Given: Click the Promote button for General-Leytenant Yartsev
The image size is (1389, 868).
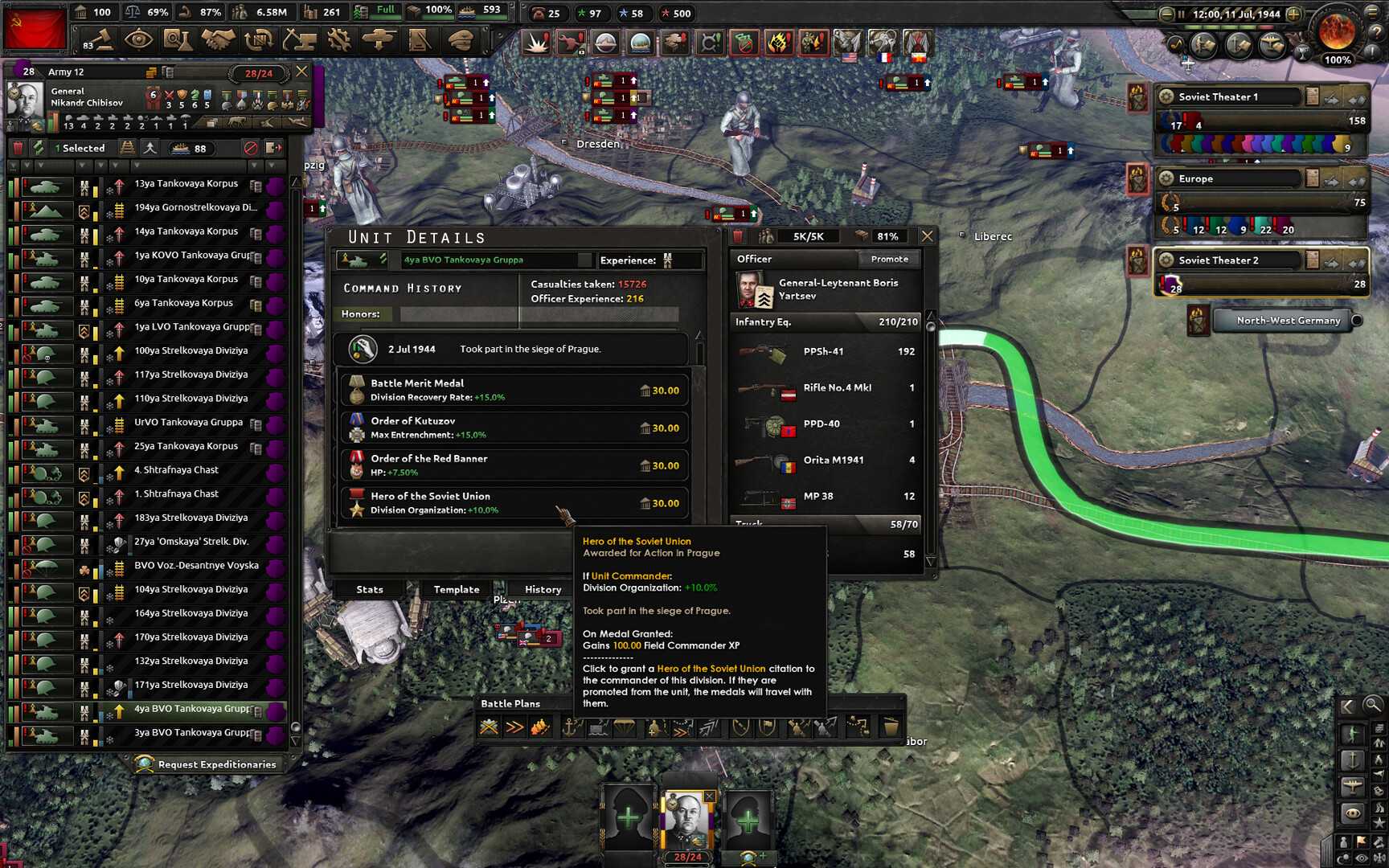Looking at the screenshot, I should click(x=888, y=259).
